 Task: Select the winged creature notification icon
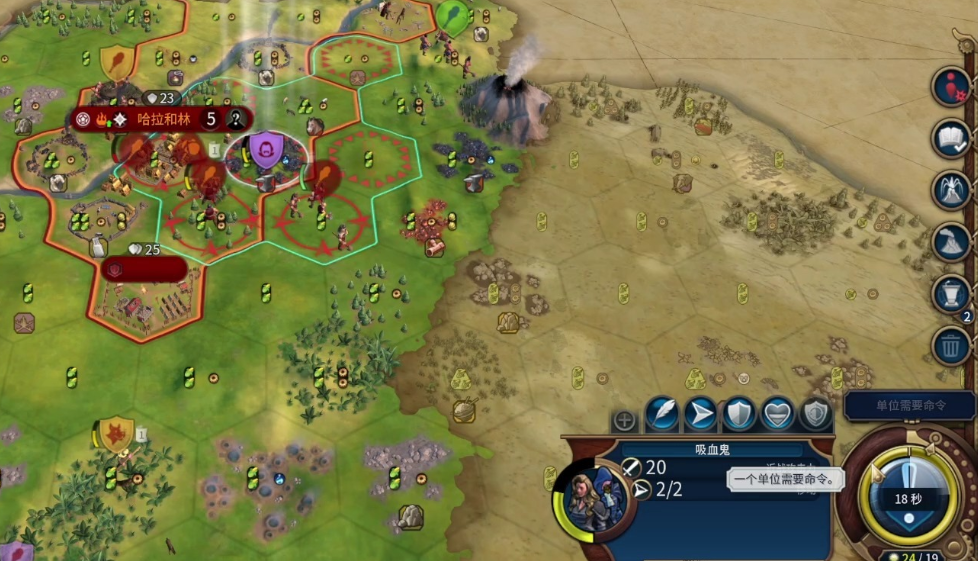click(x=951, y=190)
